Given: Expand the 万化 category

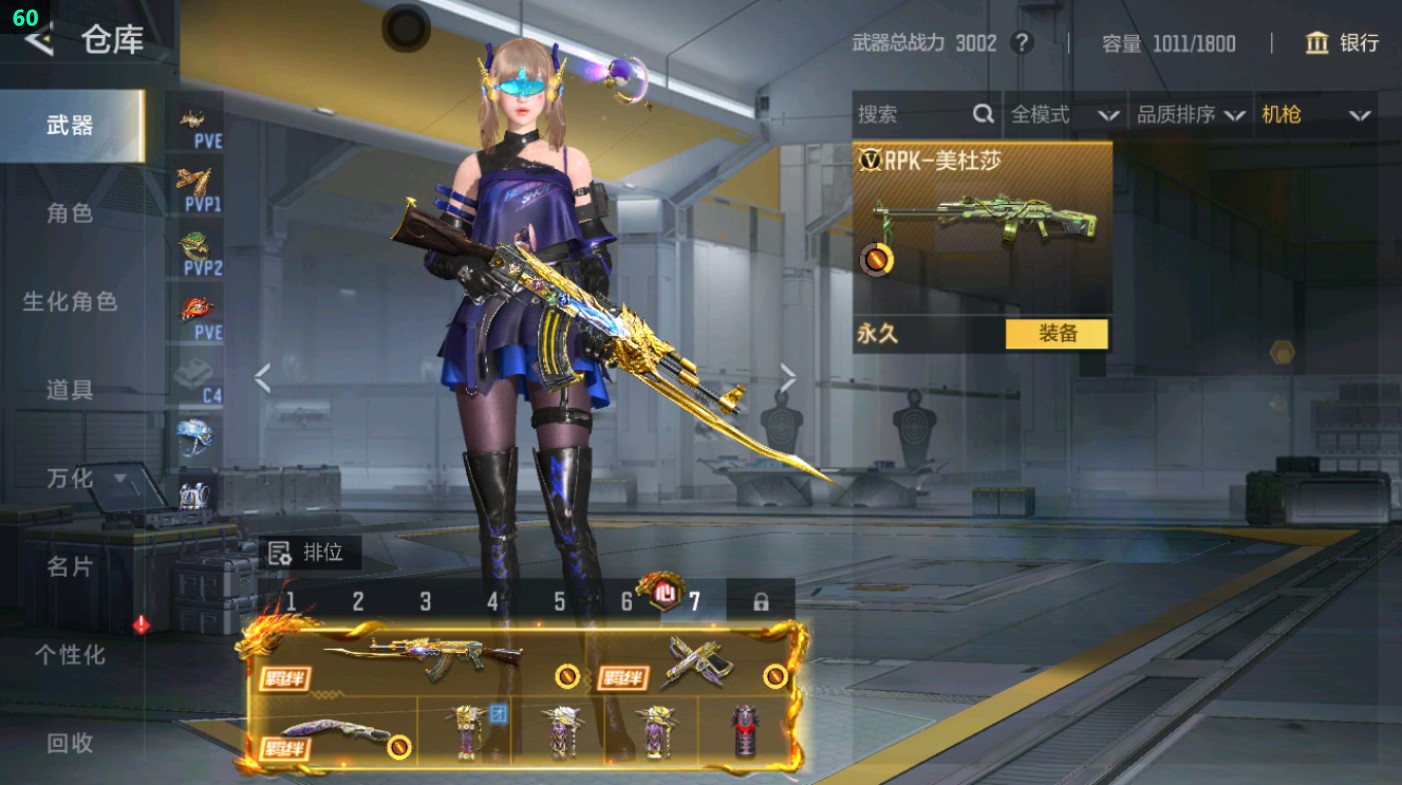Looking at the screenshot, I should (85, 478).
